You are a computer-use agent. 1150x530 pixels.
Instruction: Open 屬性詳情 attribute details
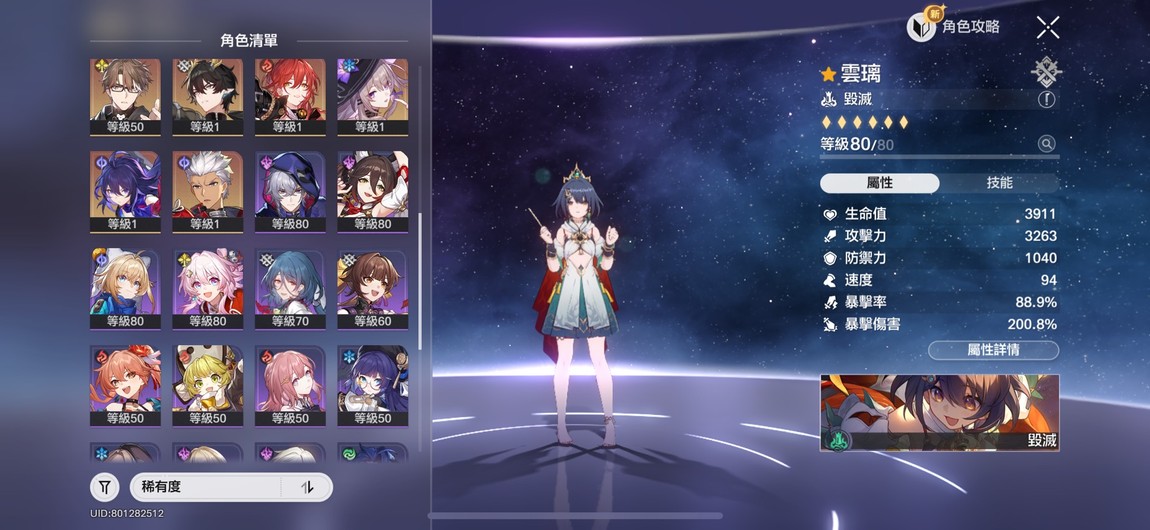click(993, 350)
